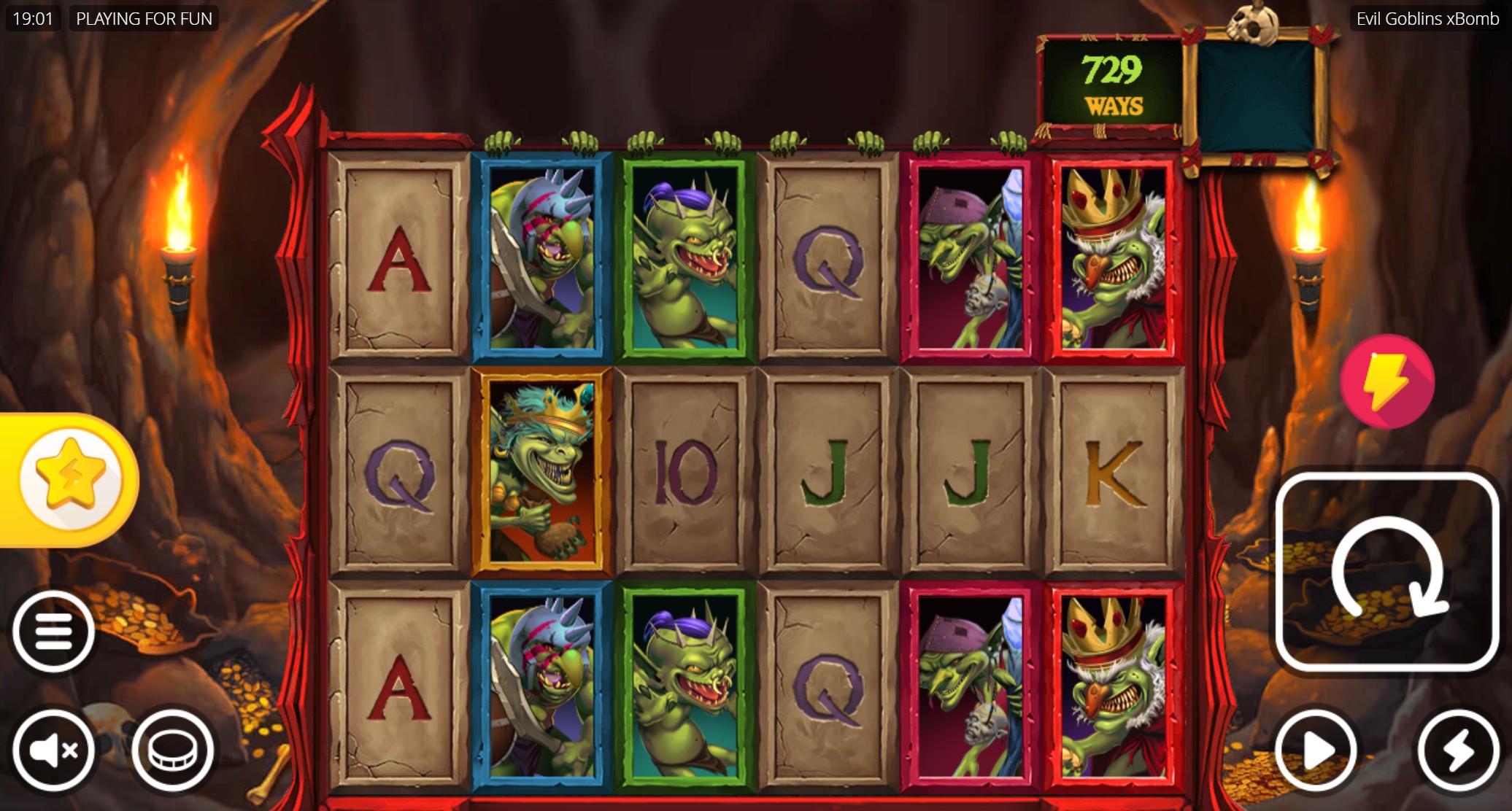Select the crowned Goblin King symbol

coord(1115,255)
